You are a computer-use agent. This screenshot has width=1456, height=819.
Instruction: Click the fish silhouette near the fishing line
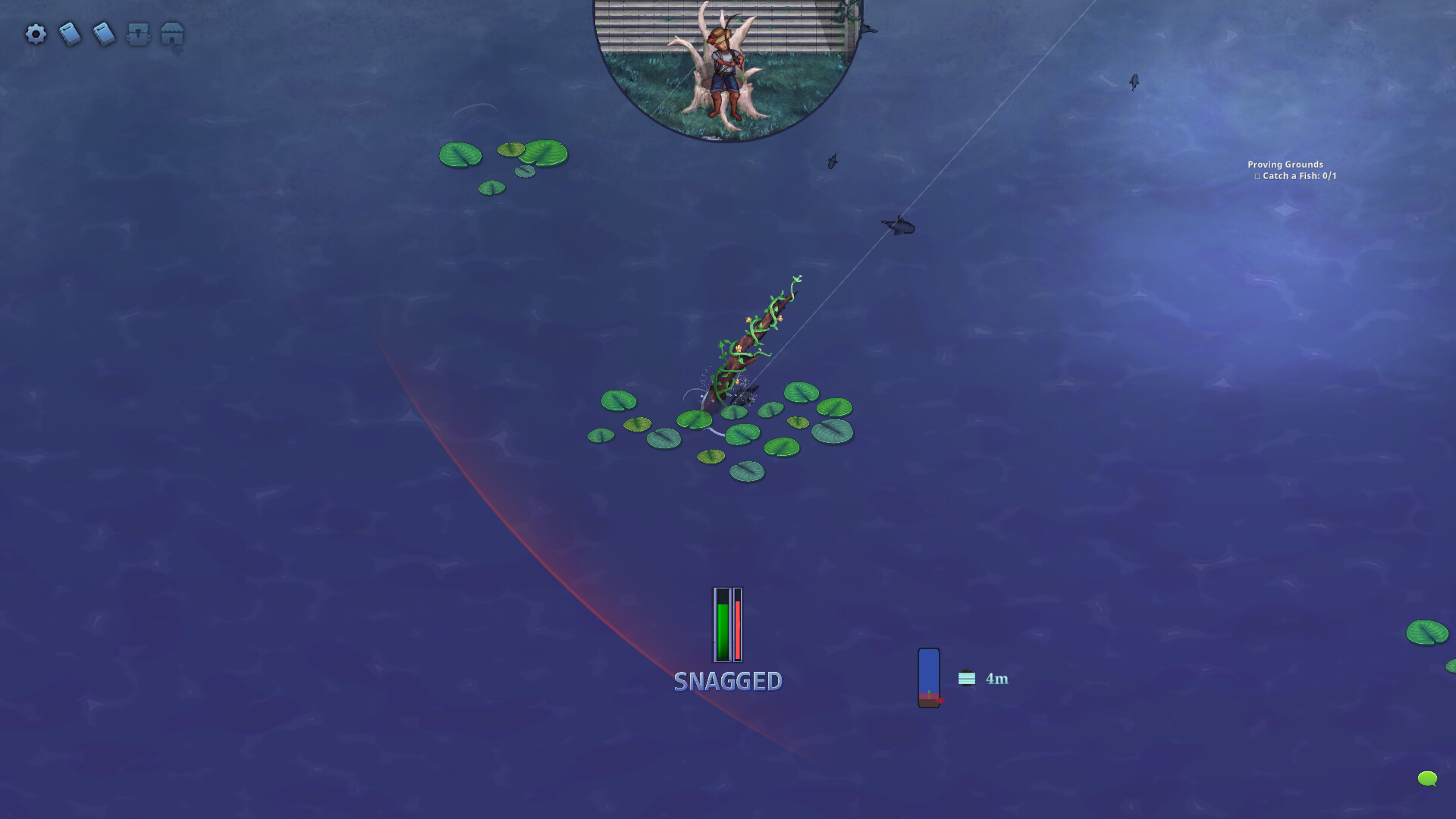899,225
